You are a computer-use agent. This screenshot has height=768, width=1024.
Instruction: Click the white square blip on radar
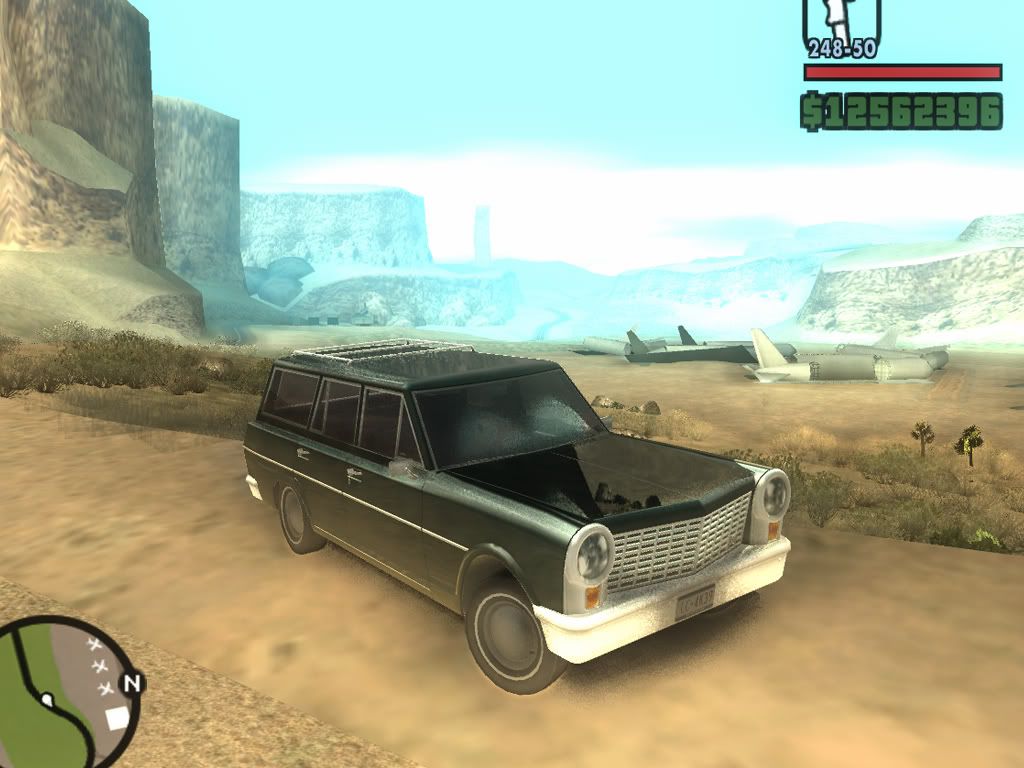117,716
